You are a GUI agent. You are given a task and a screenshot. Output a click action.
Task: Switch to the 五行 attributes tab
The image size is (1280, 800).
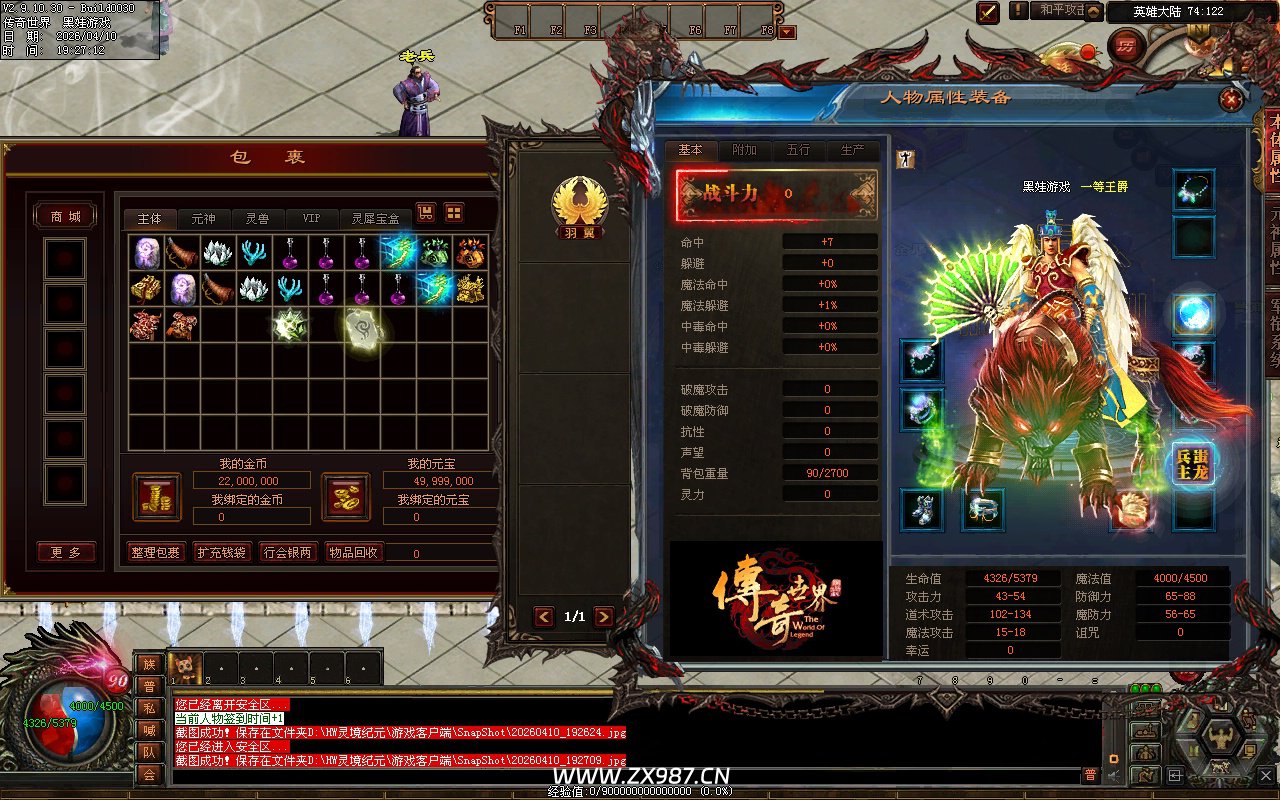point(798,150)
